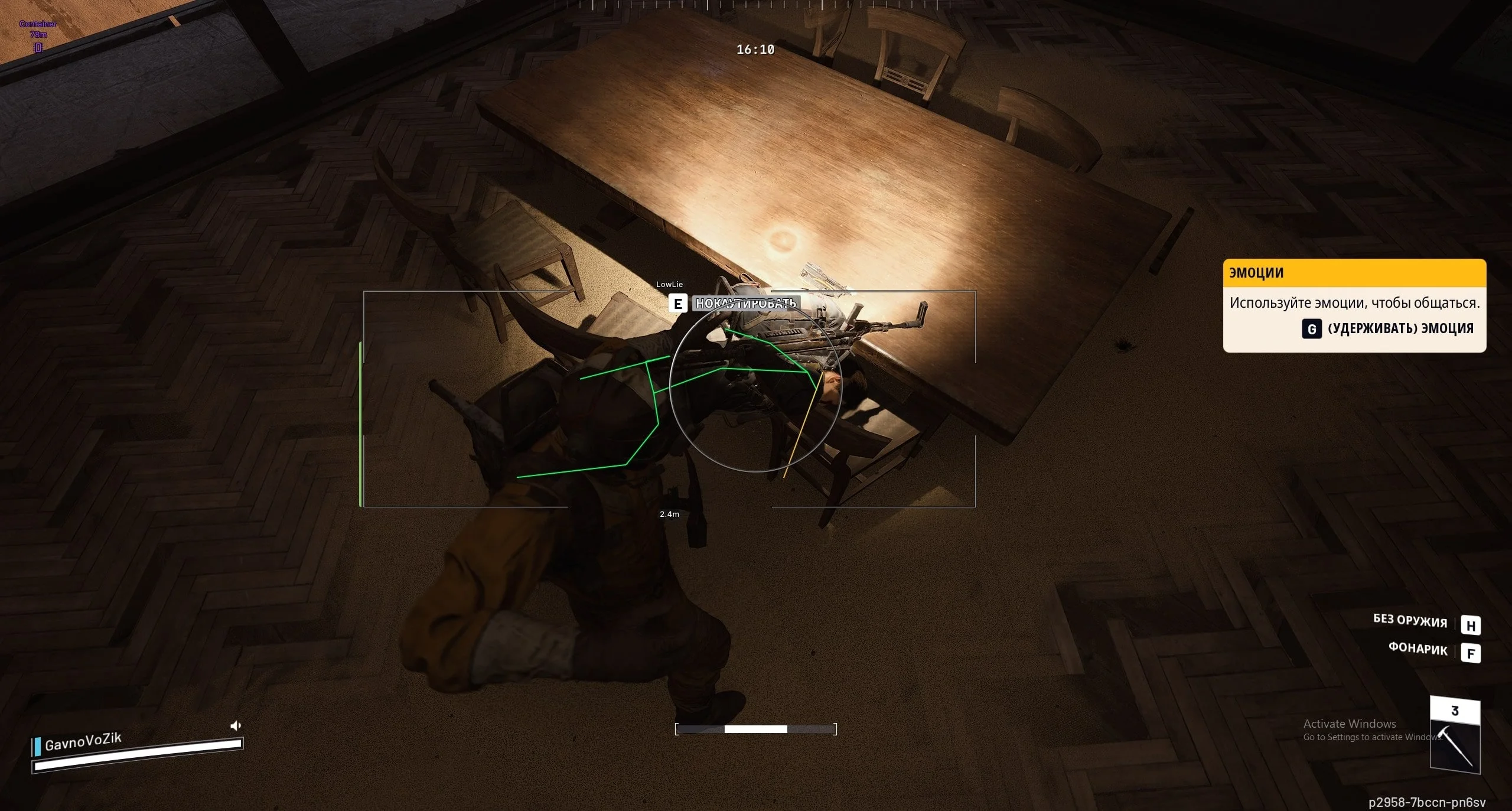Click the speaker icon above GavnoVoZik's bar

235,725
